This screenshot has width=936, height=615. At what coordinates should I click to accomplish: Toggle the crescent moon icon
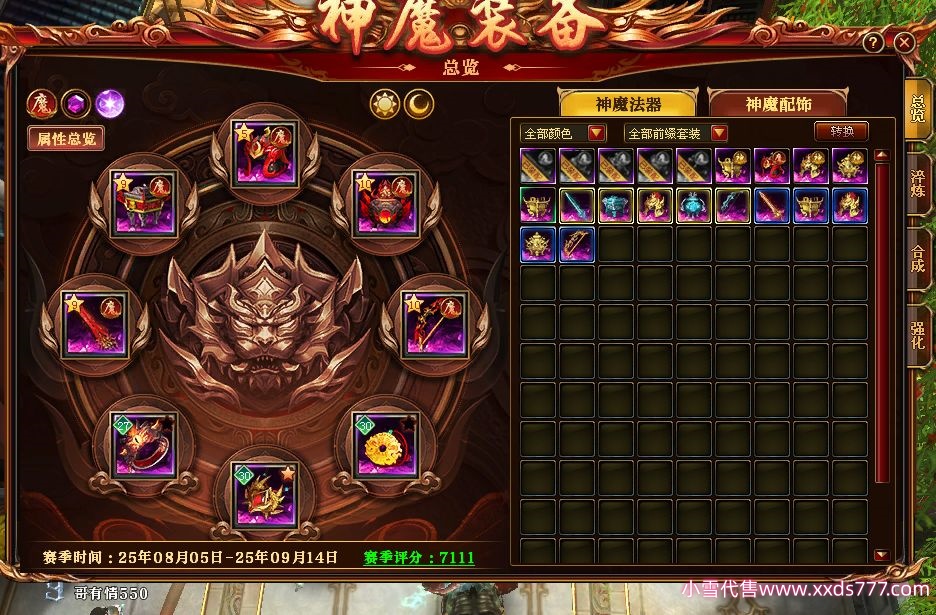(419, 104)
